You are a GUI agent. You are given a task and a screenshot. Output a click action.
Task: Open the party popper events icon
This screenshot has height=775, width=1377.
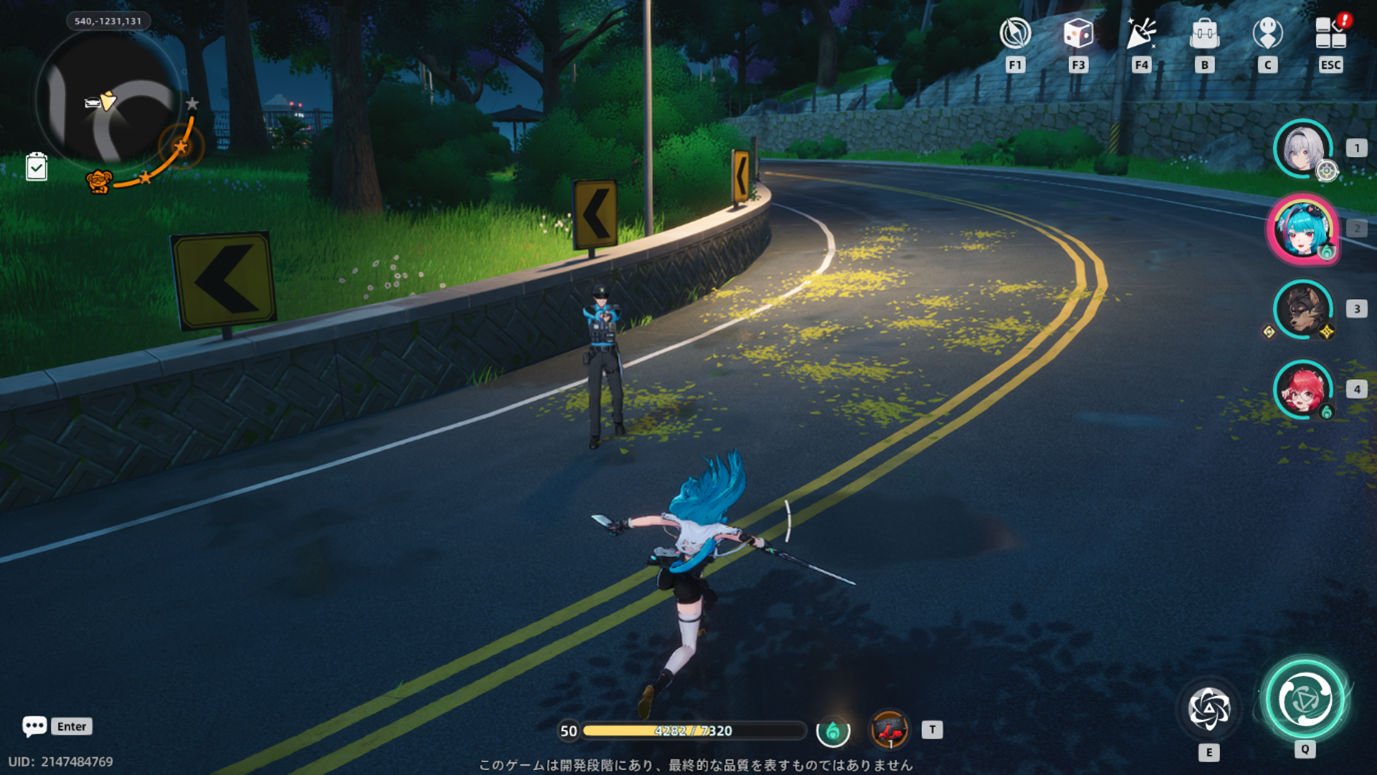coord(1141,34)
